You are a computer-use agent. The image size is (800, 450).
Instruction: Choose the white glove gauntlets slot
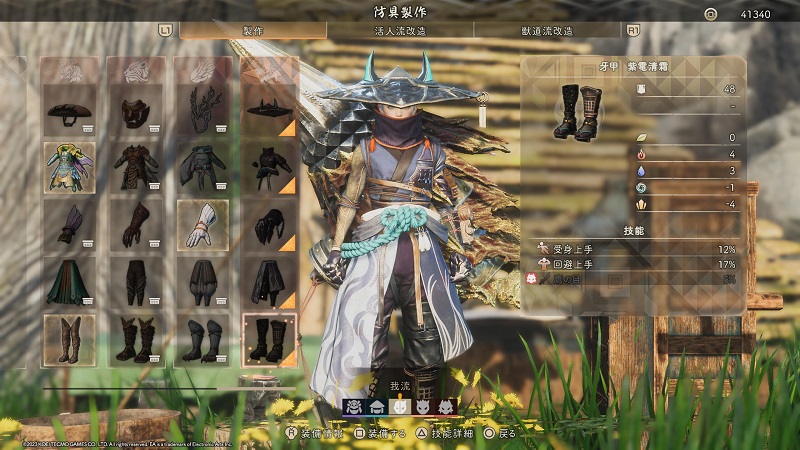pos(201,224)
